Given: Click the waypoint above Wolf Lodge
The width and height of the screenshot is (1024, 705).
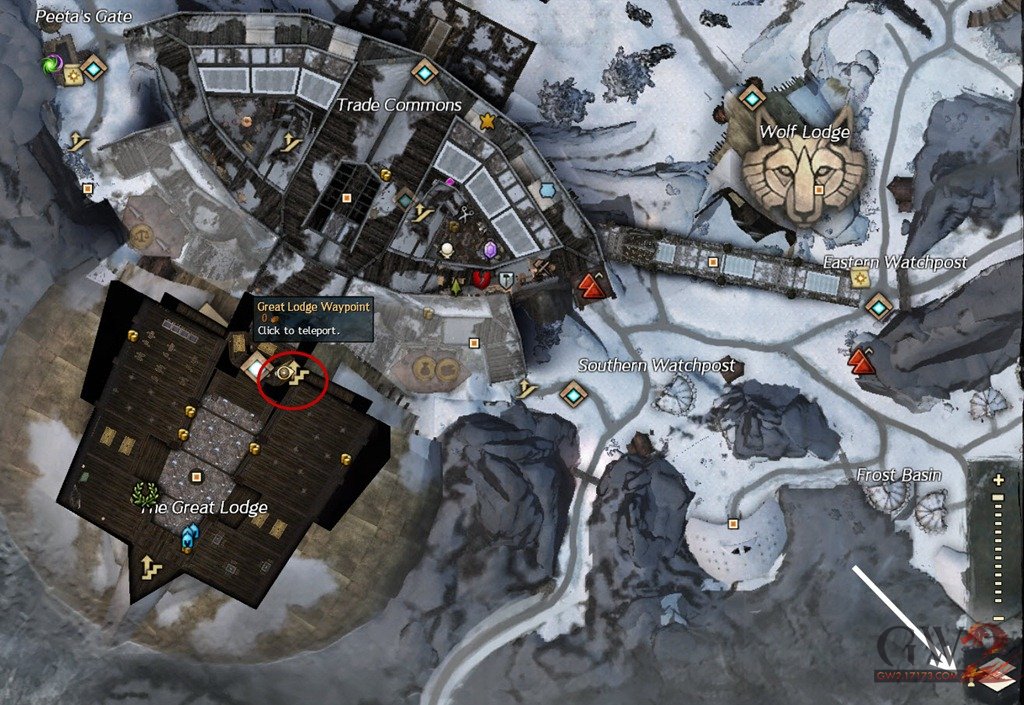Looking at the screenshot, I should (752, 97).
